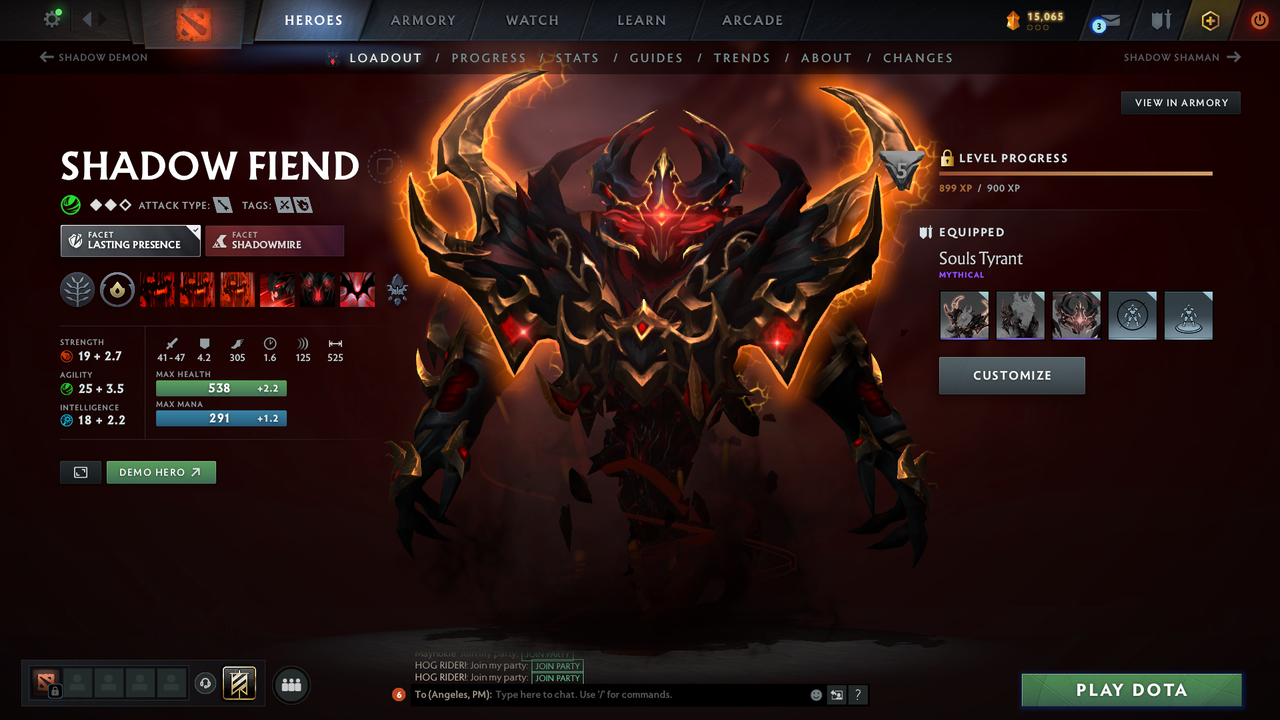Switch to the STATS tab

[577, 57]
